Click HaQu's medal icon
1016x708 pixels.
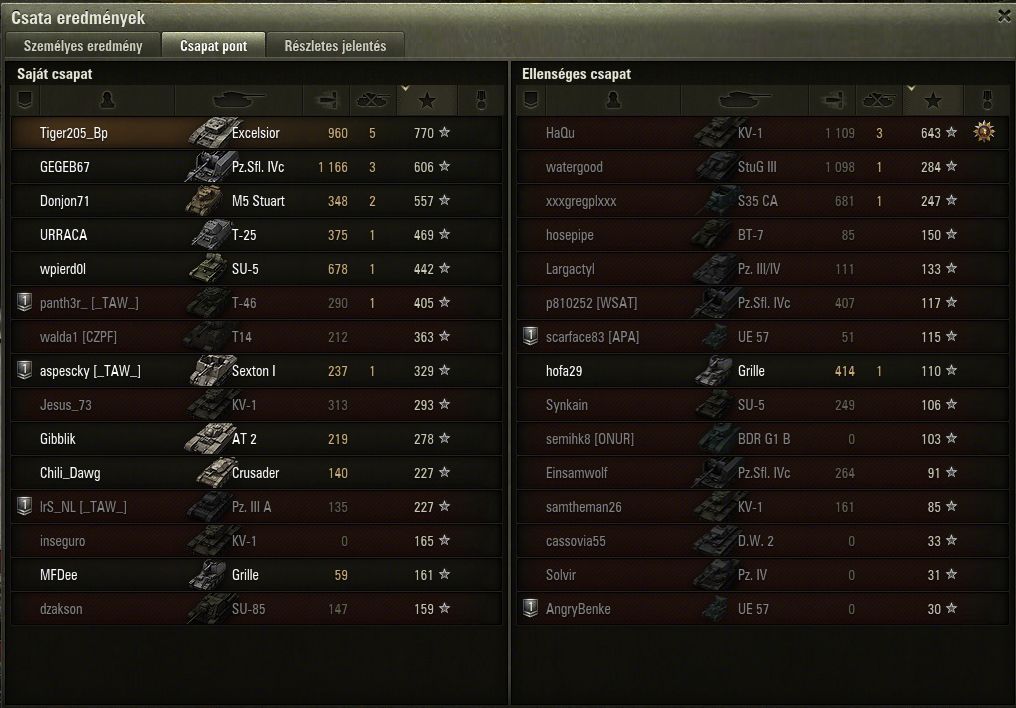984,132
